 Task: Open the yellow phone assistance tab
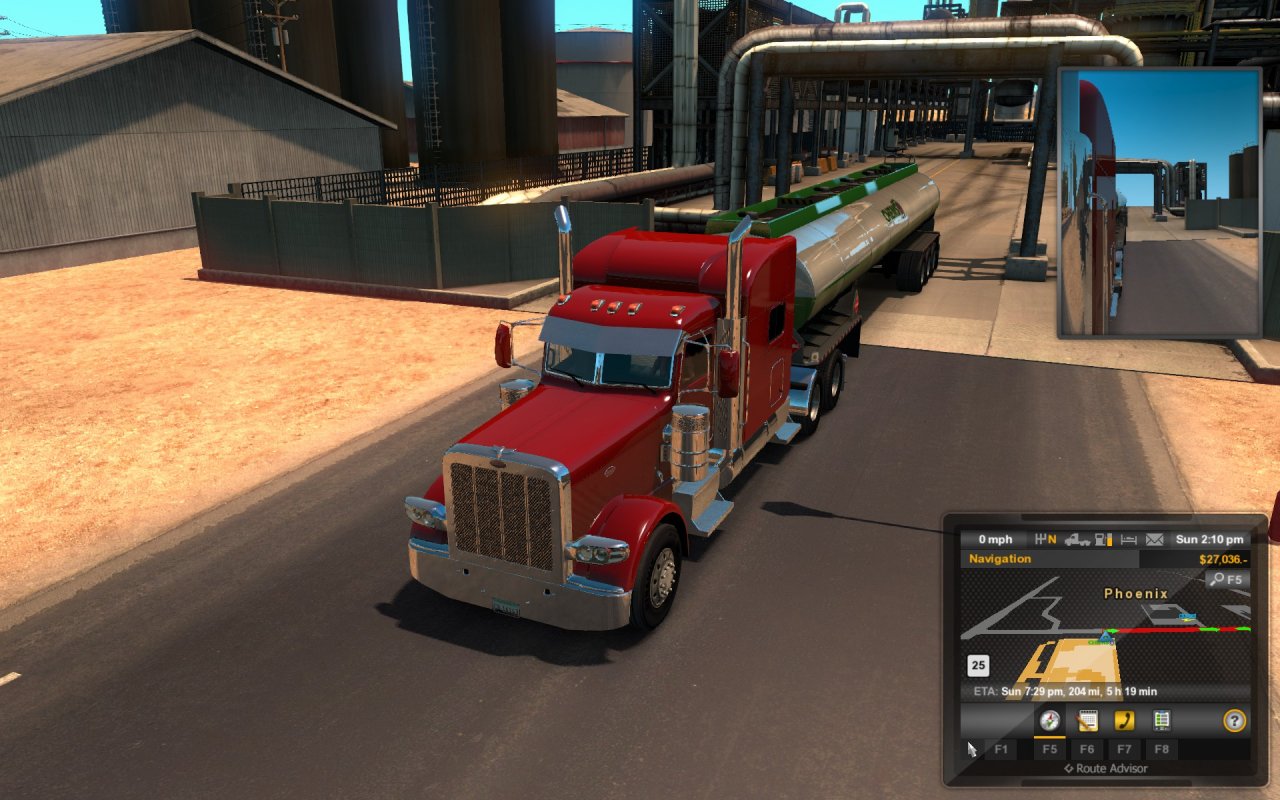pos(1124,720)
